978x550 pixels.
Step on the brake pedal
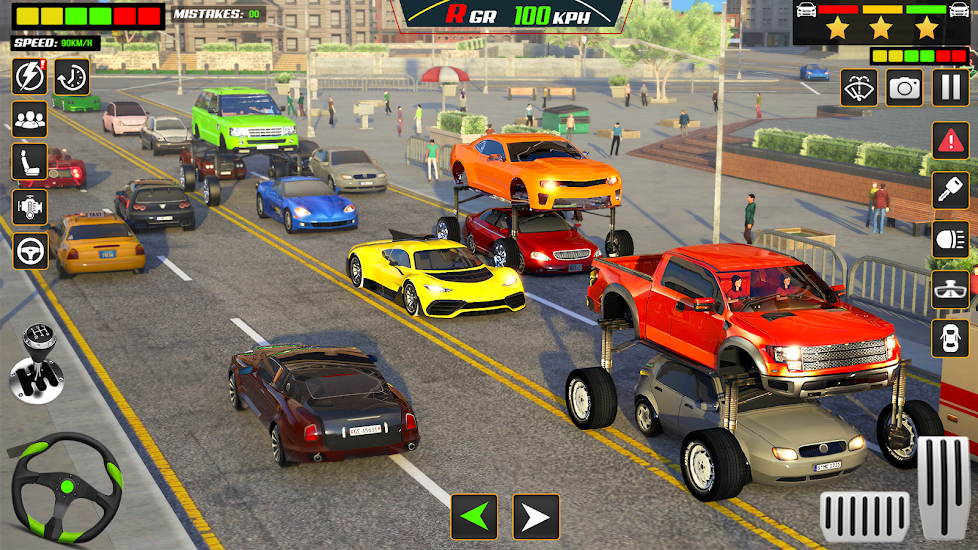point(865,516)
